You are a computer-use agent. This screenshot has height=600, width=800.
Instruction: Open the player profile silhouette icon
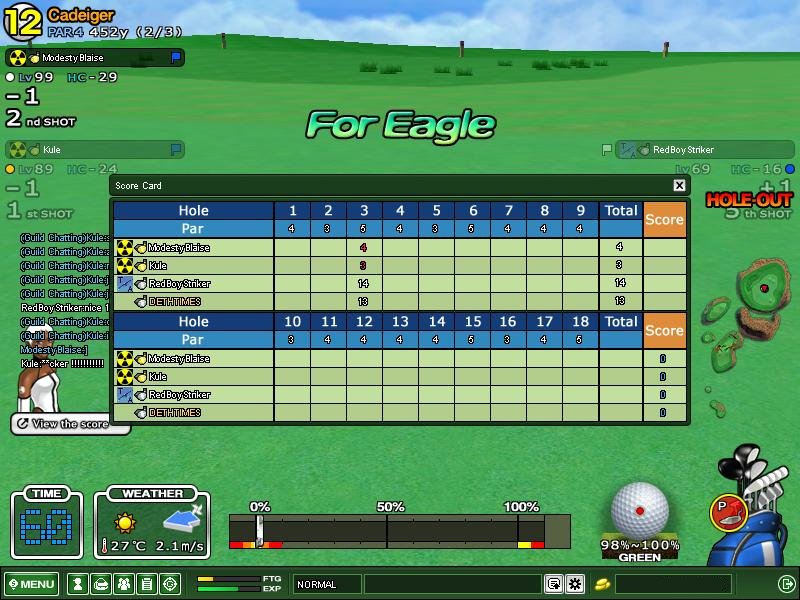(77, 584)
